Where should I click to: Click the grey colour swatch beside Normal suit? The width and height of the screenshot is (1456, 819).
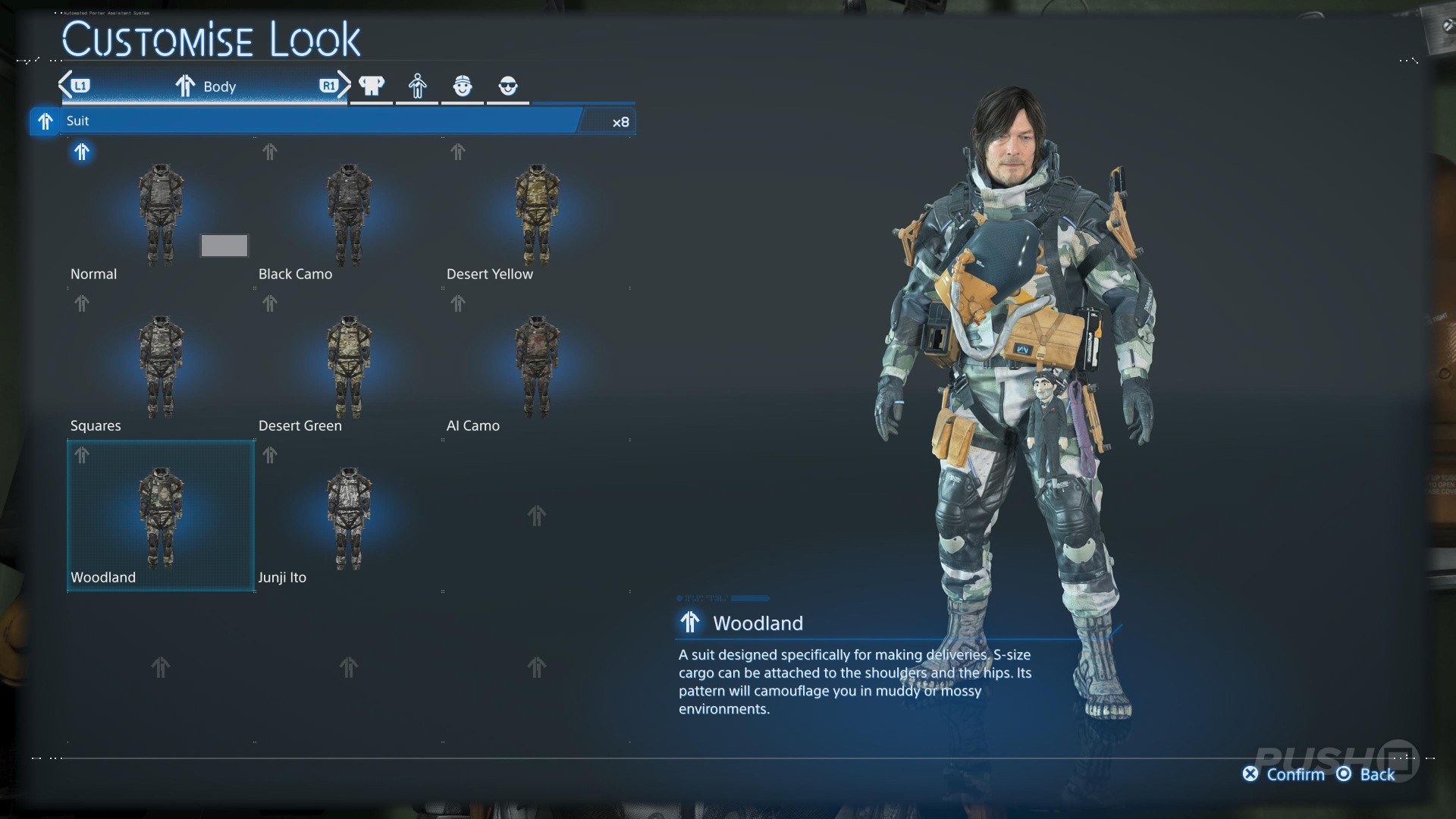(x=224, y=246)
